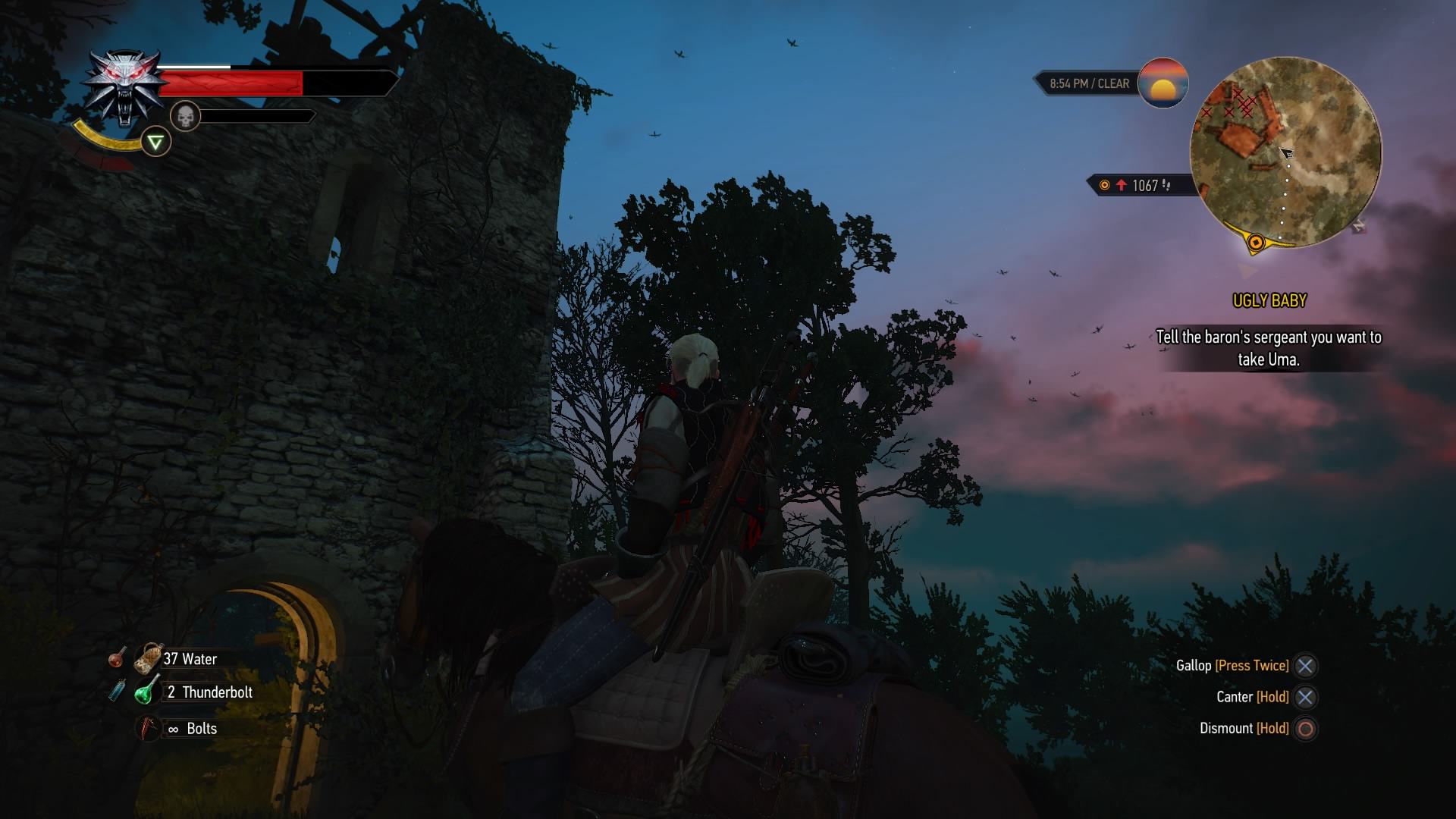Select the yellow quest marker on minimap

point(1256,243)
